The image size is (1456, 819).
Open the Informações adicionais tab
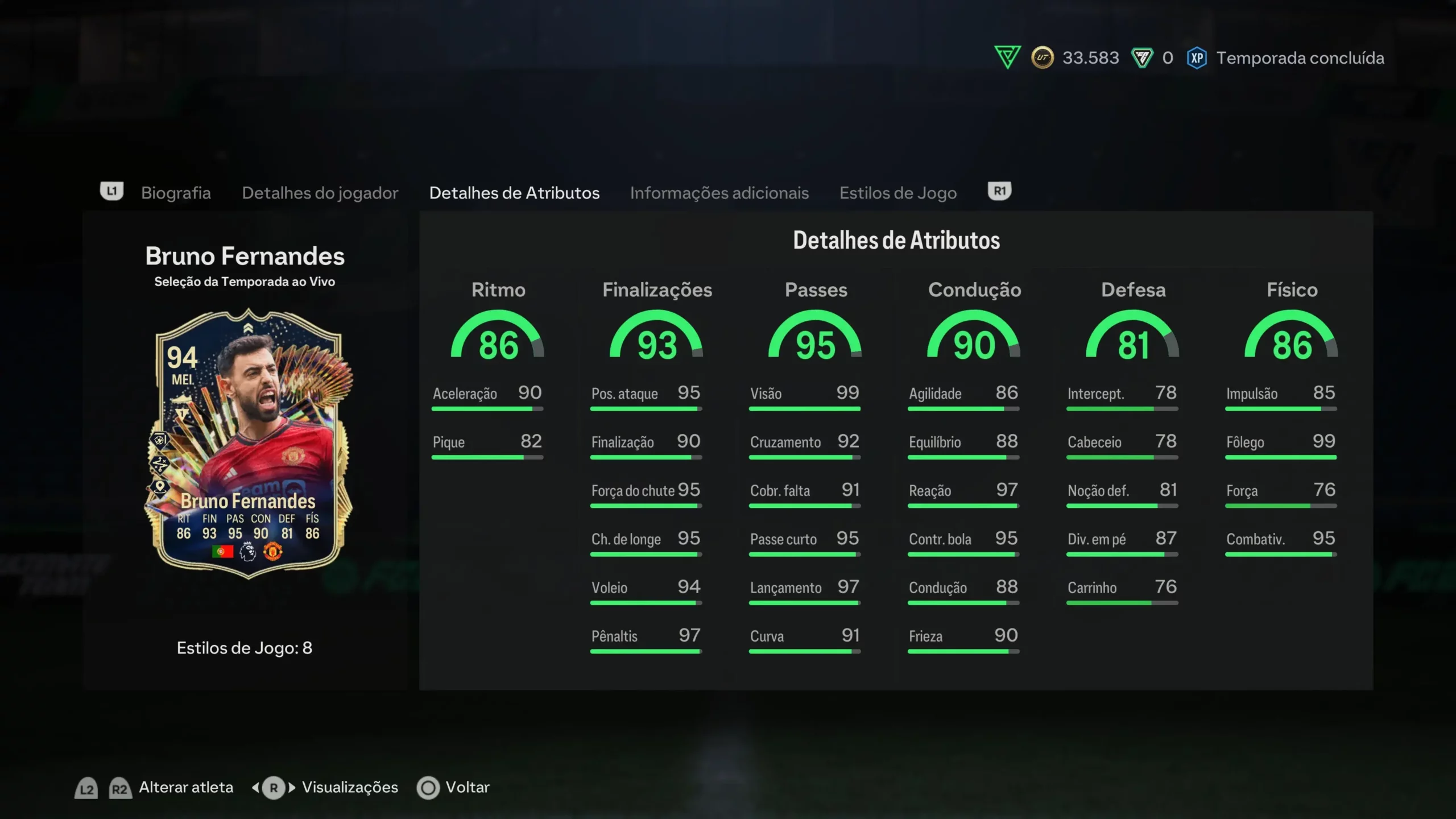719,193
